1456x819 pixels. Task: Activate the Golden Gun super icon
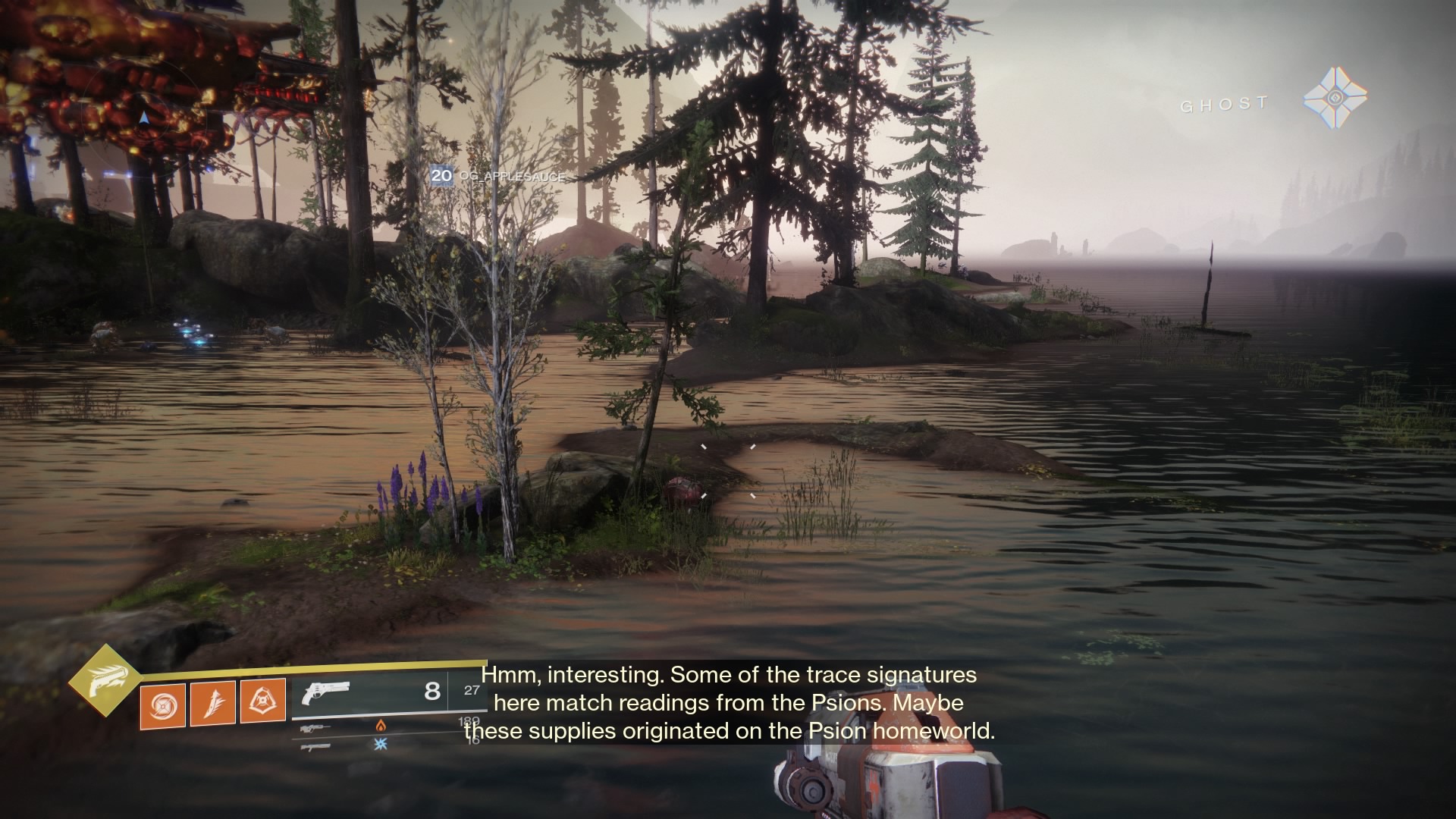tap(105, 682)
